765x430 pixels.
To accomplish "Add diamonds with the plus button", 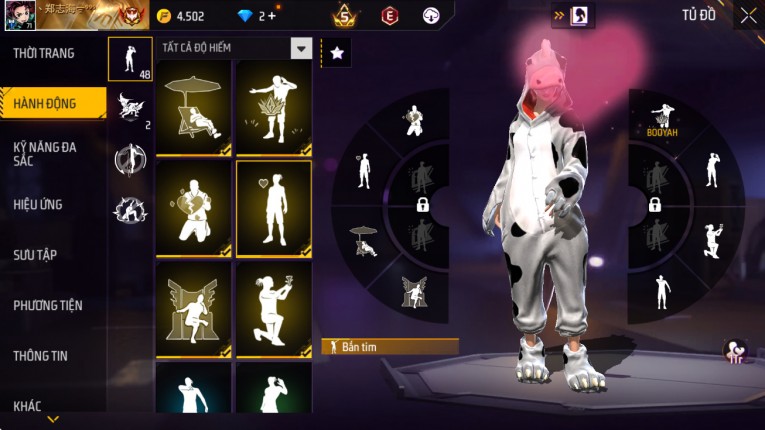I will [x=273, y=16].
